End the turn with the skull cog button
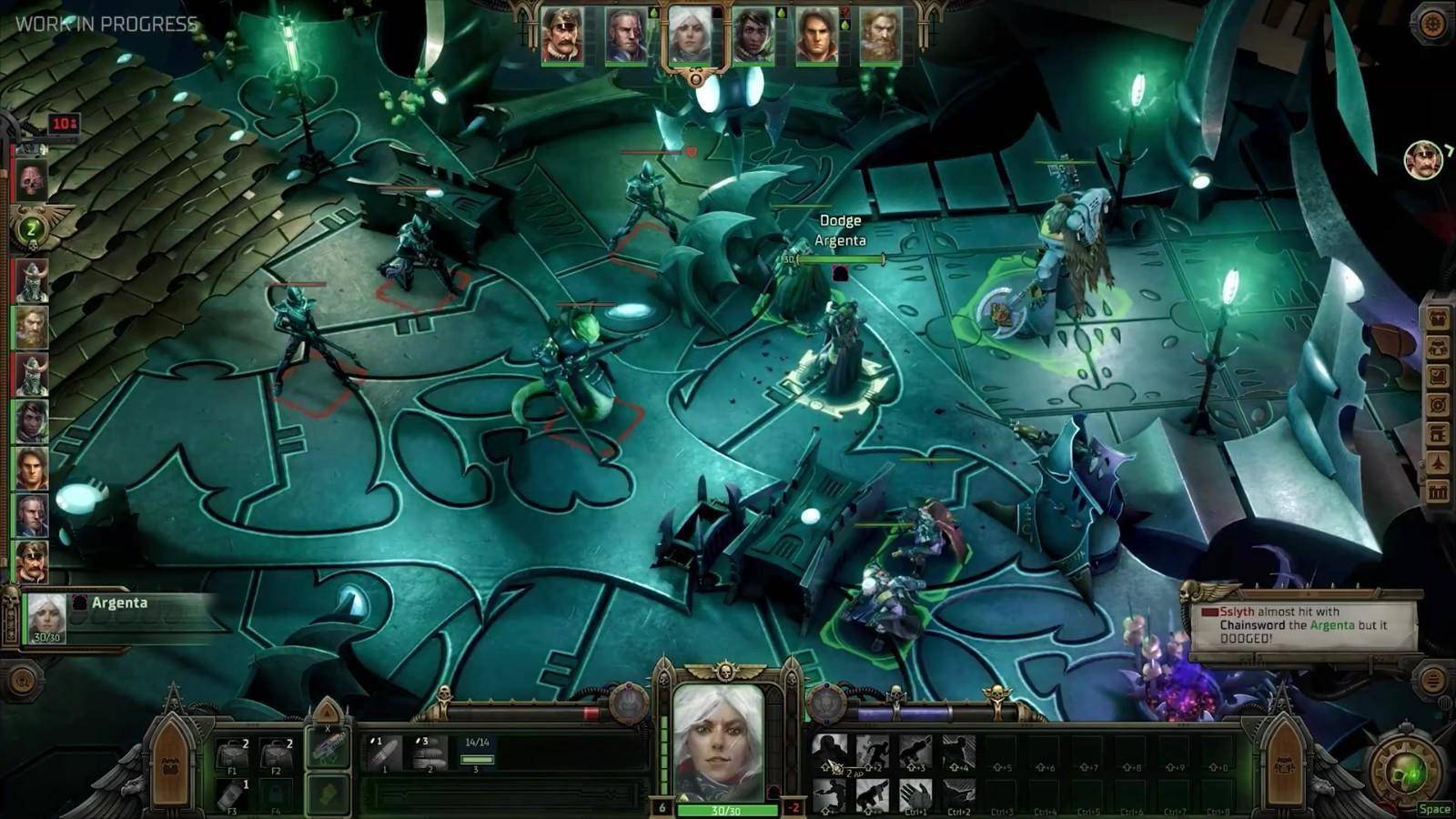 1410,771
